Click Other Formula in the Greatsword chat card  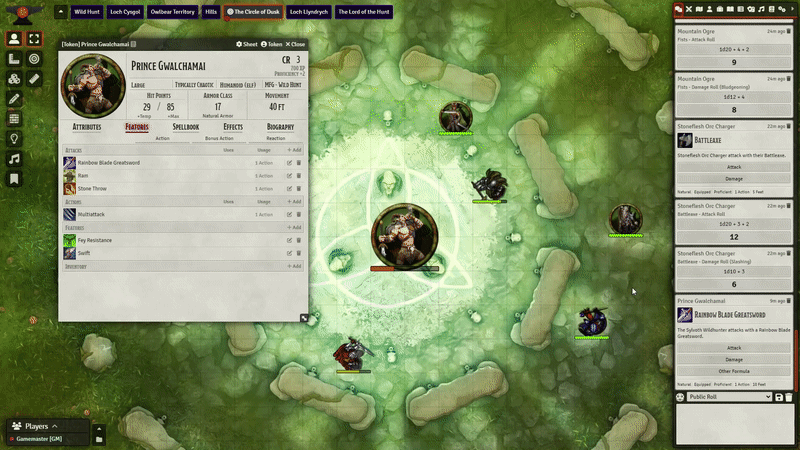(734, 370)
